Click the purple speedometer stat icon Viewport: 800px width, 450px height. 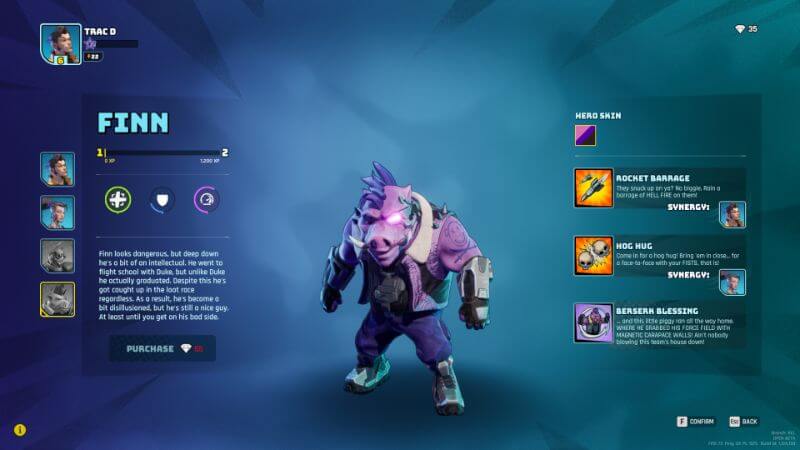[x=206, y=199]
